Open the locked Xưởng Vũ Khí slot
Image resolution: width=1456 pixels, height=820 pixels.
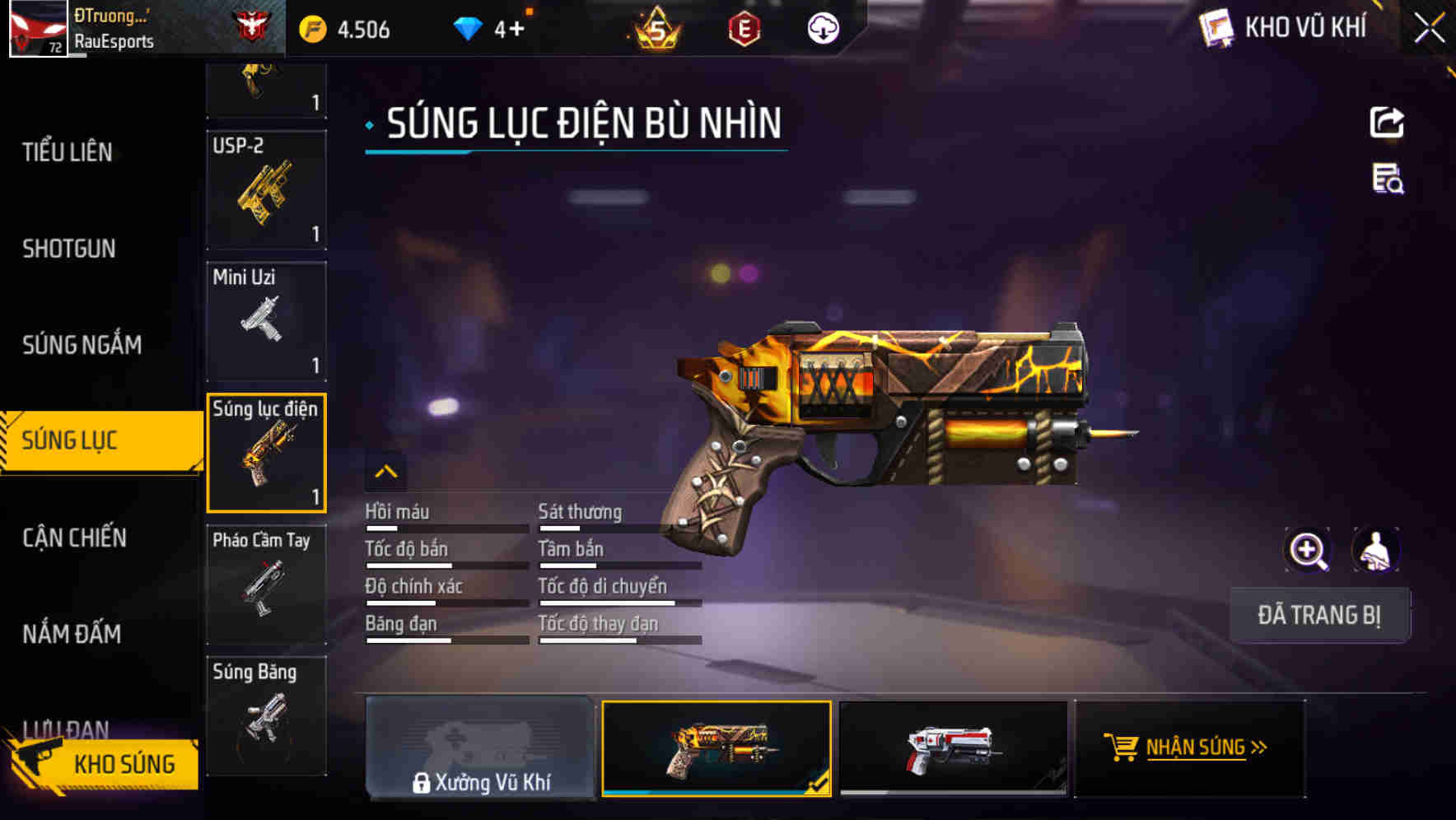(482, 748)
